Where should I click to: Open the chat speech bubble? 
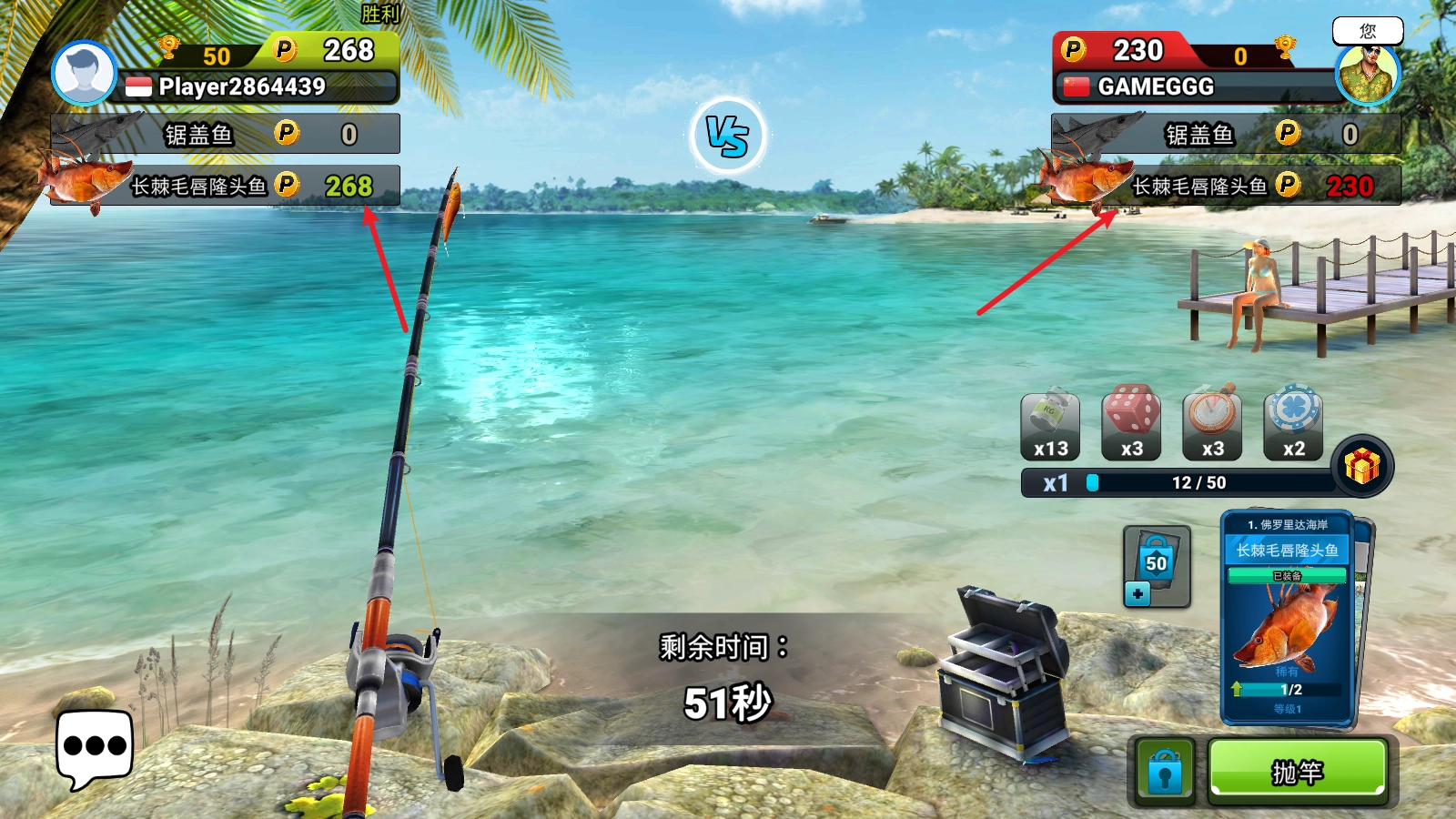tap(94, 747)
